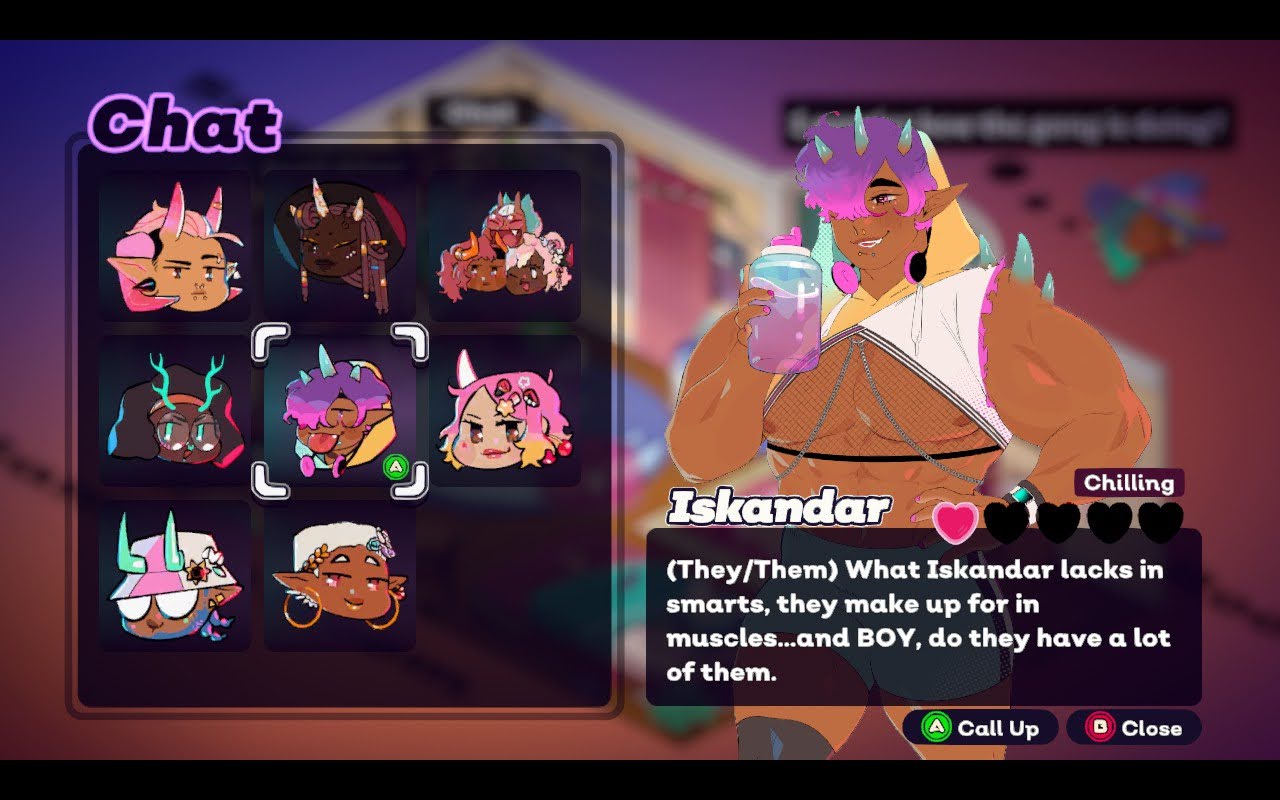Choose the pink-haired girl with strawberry hairclips
1280x800 pixels.
tap(505, 411)
